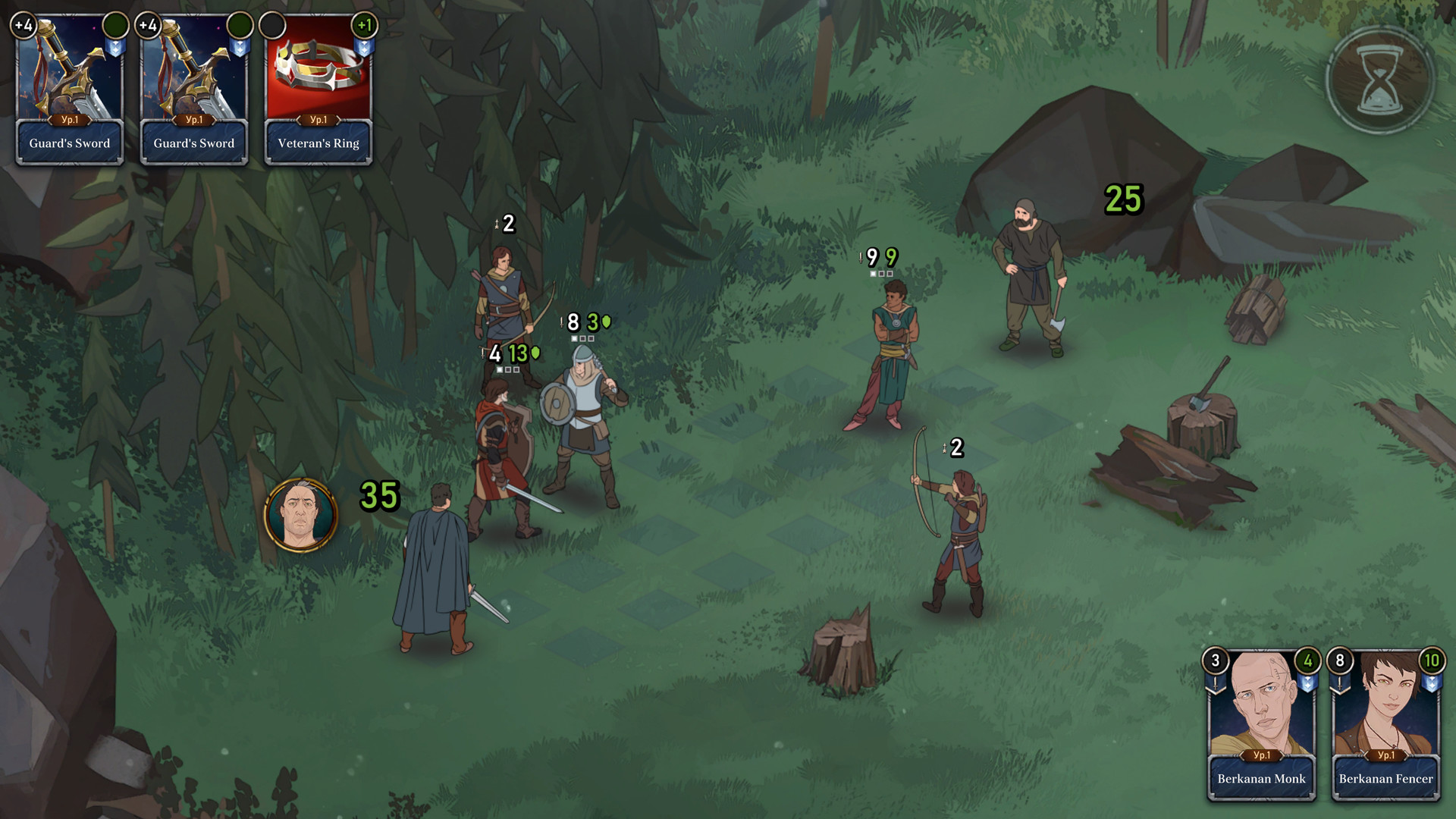Viewport: 1456px width, 819px height.
Task: Click the 10 health badge on Berkanan Fencer
Action: click(x=1432, y=661)
